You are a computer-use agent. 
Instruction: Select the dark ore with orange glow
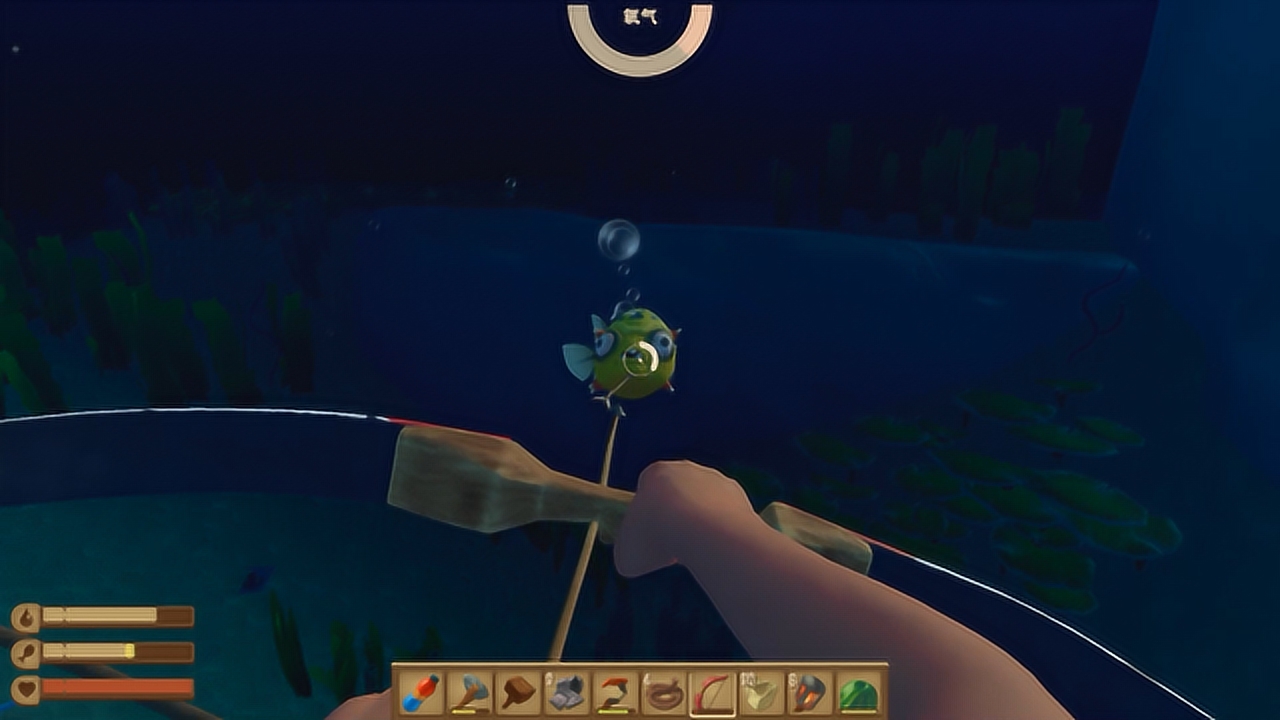click(810, 693)
